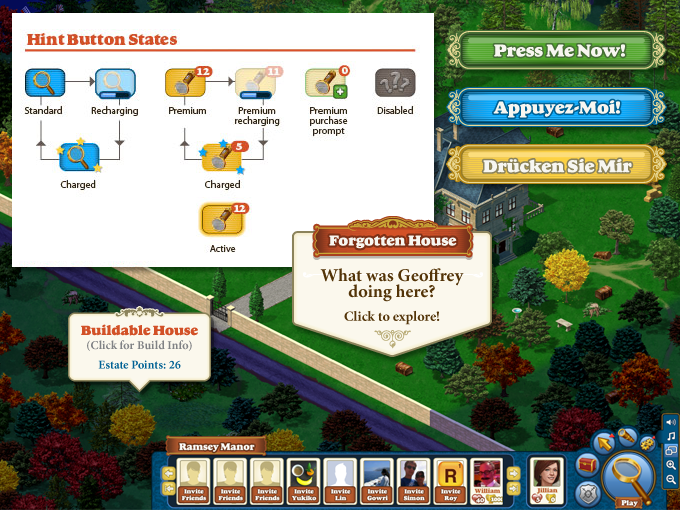Click the blue Appuyez-Moi! button
Screen dimensions: 680x510
point(557,108)
